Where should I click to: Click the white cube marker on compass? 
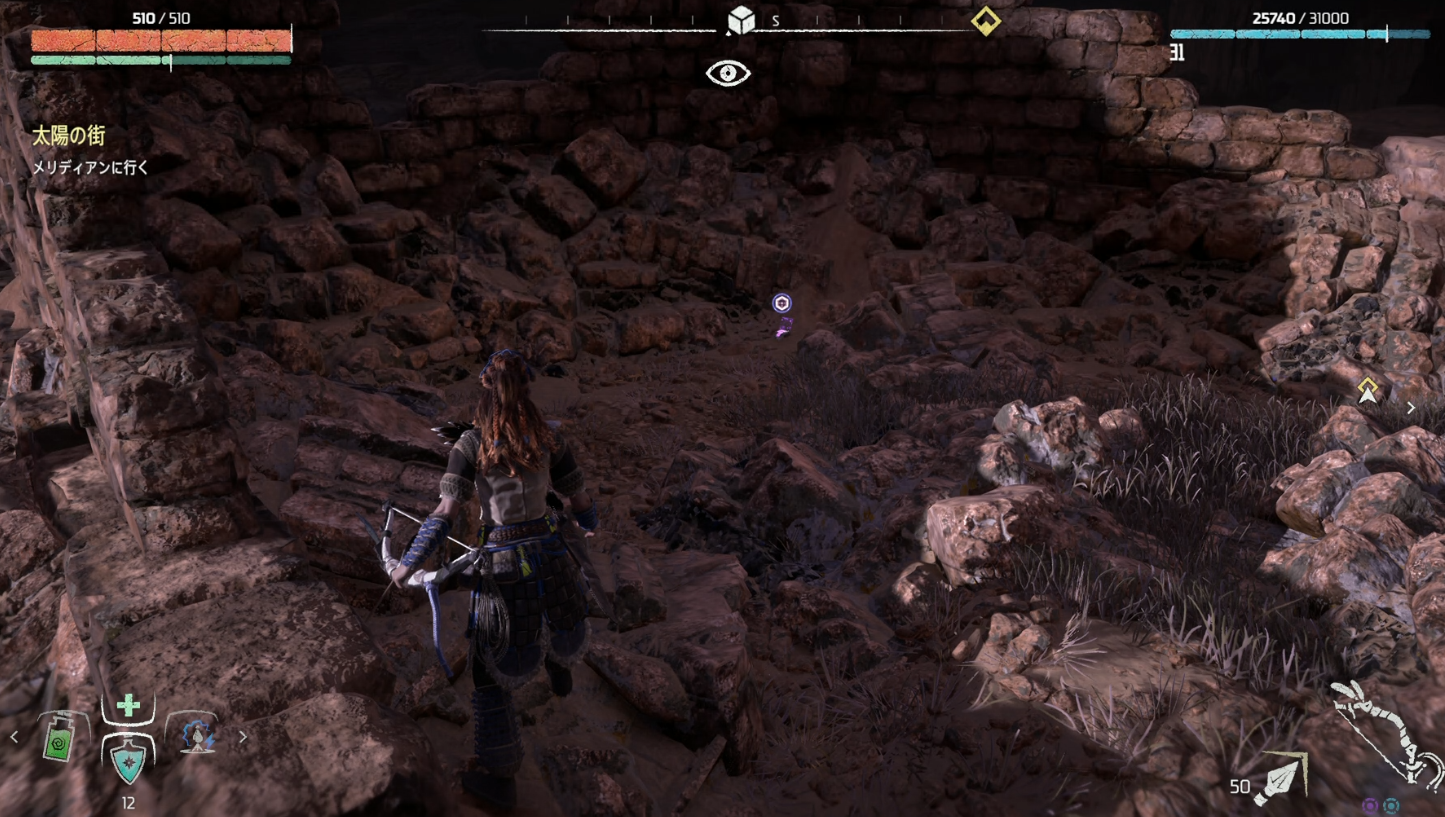(740, 20)
